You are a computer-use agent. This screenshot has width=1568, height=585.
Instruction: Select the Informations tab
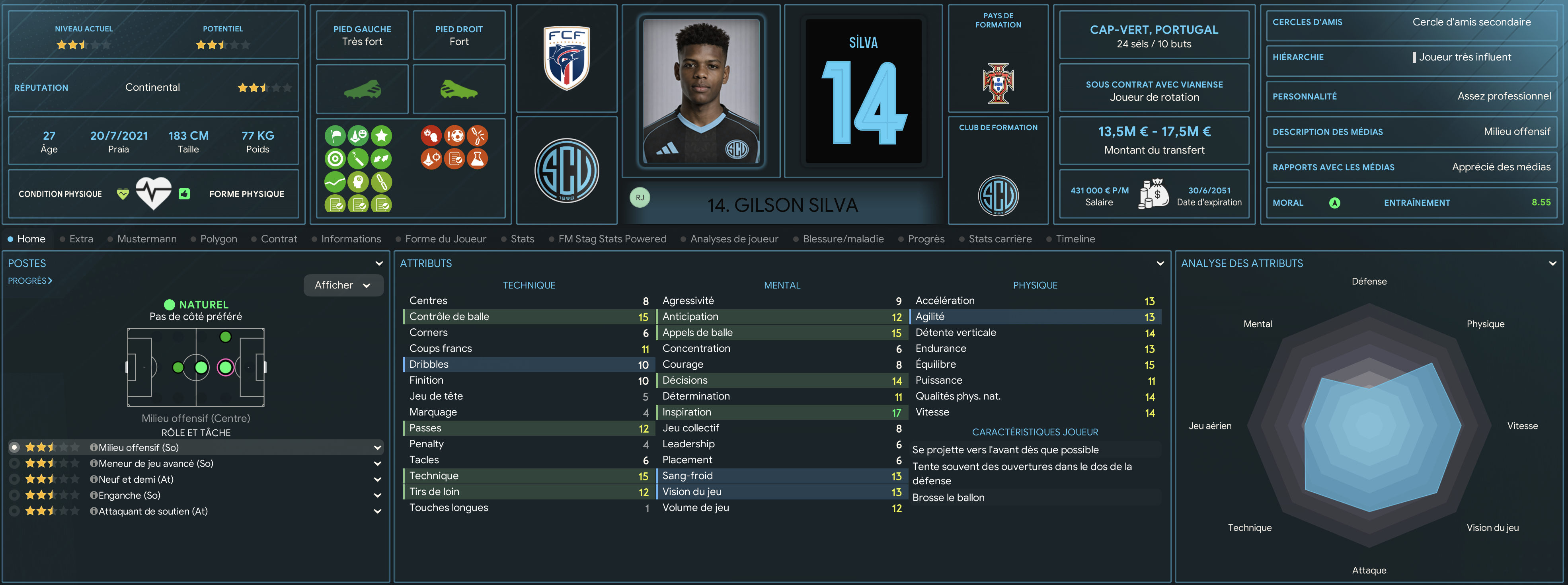[351, 239]
